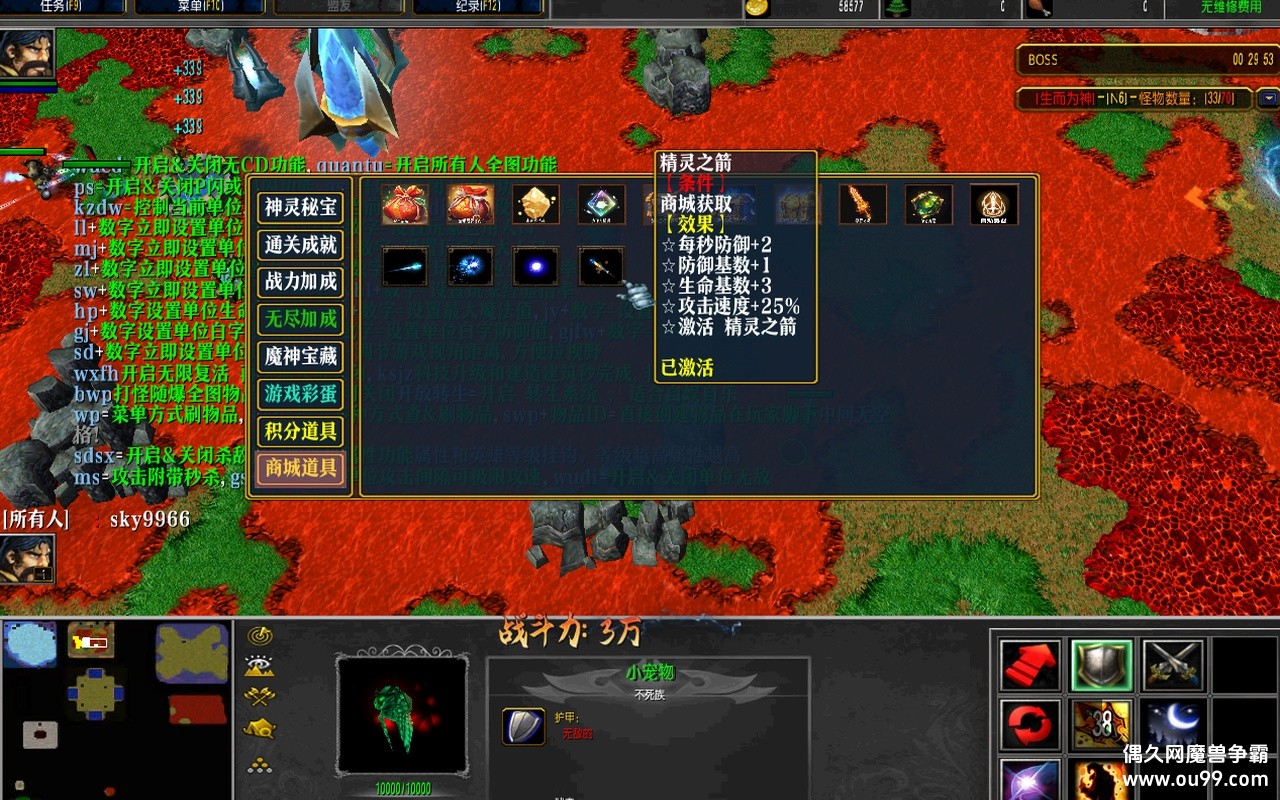Click the red pouch item in the shop grid
1280x800 pixels.
pos(405,203)
